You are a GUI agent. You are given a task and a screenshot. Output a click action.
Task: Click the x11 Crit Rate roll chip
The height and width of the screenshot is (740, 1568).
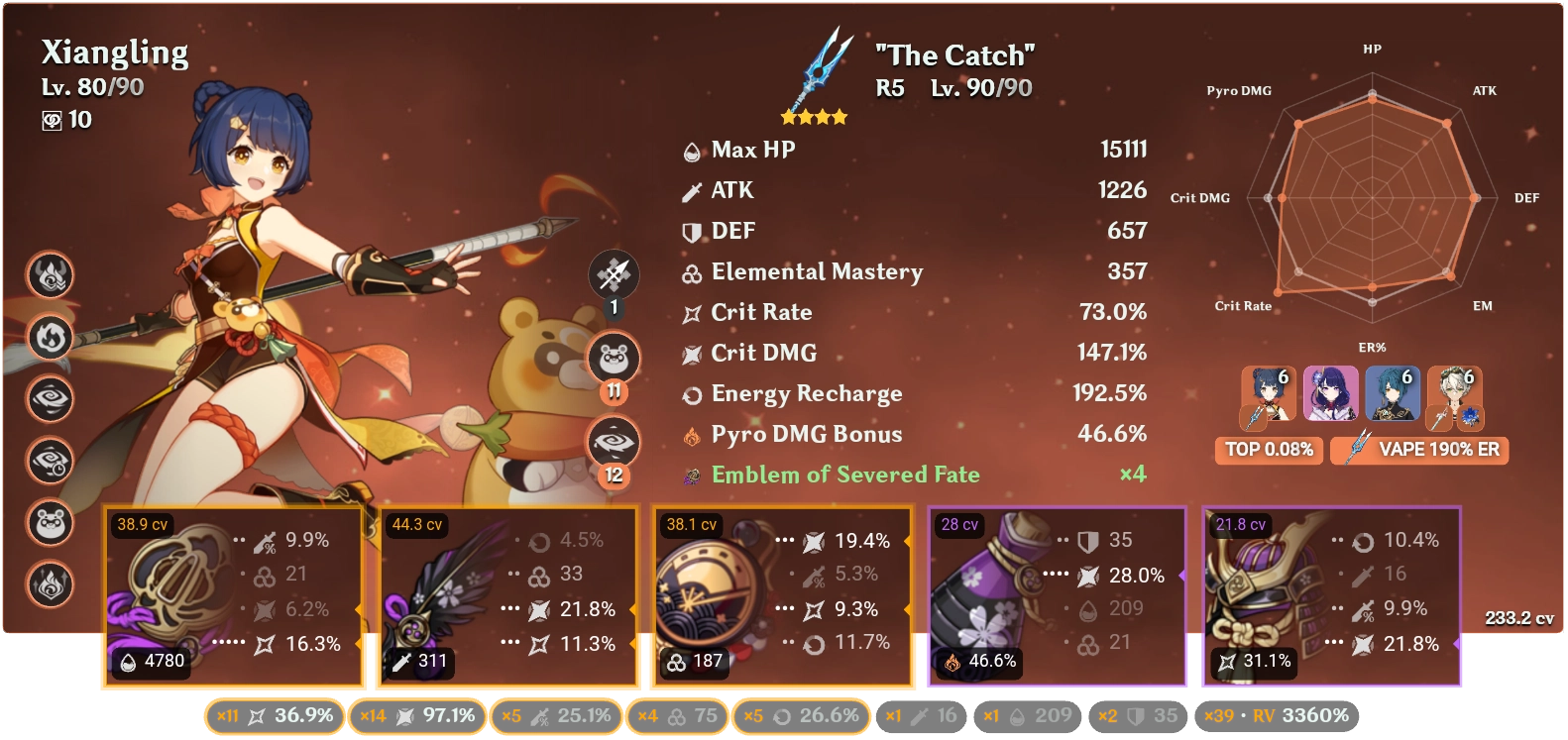[273, 714]
